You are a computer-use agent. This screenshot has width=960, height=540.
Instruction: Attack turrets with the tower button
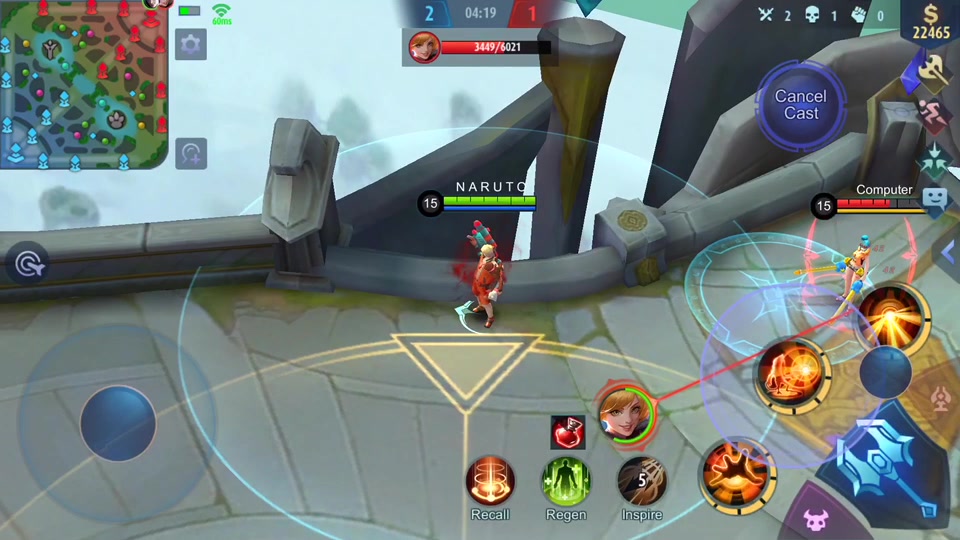point(940,399)
